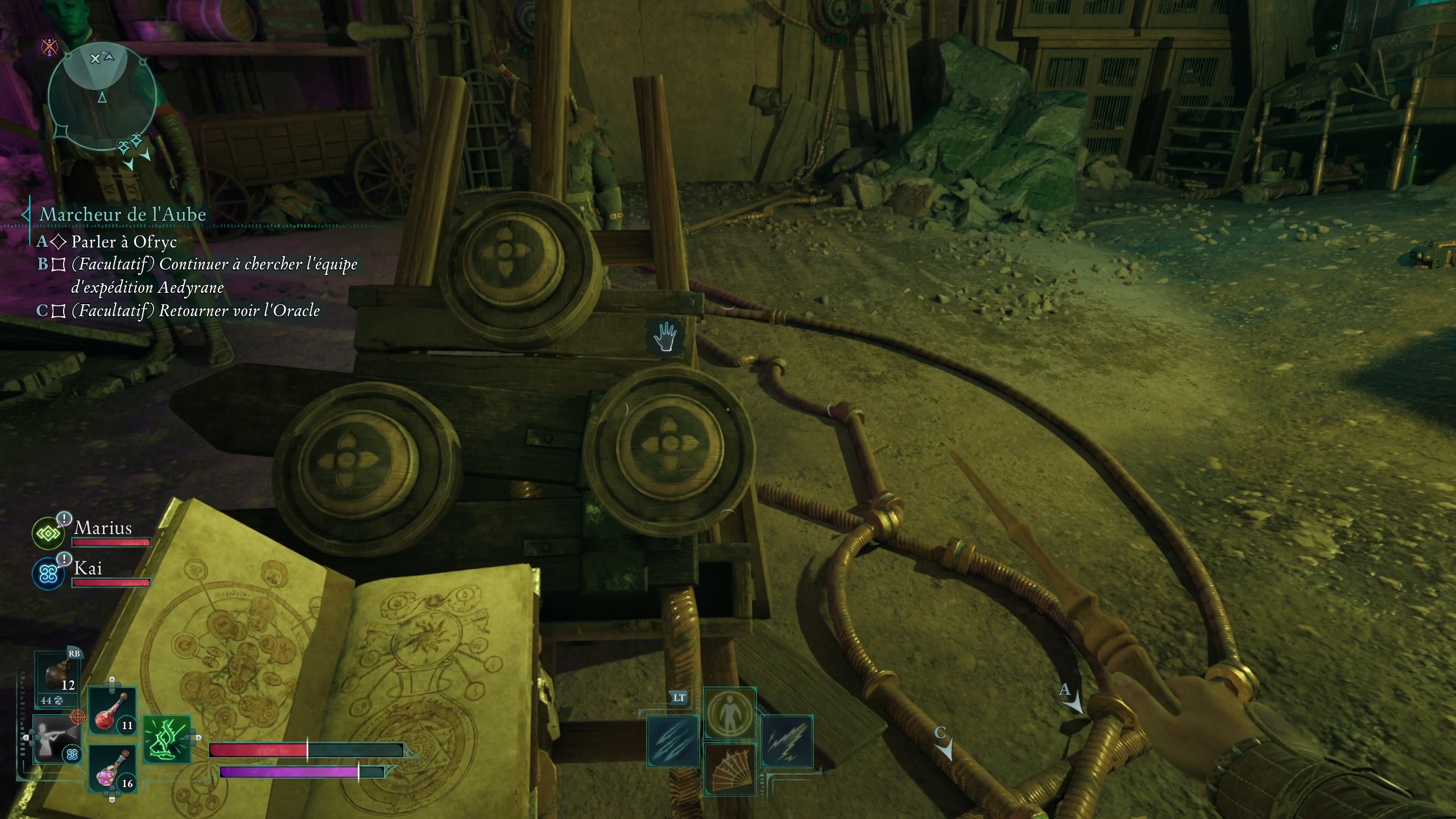Select Marius's green companion icon
This screenshot has height=819, width=1456.
click(47, 533)
